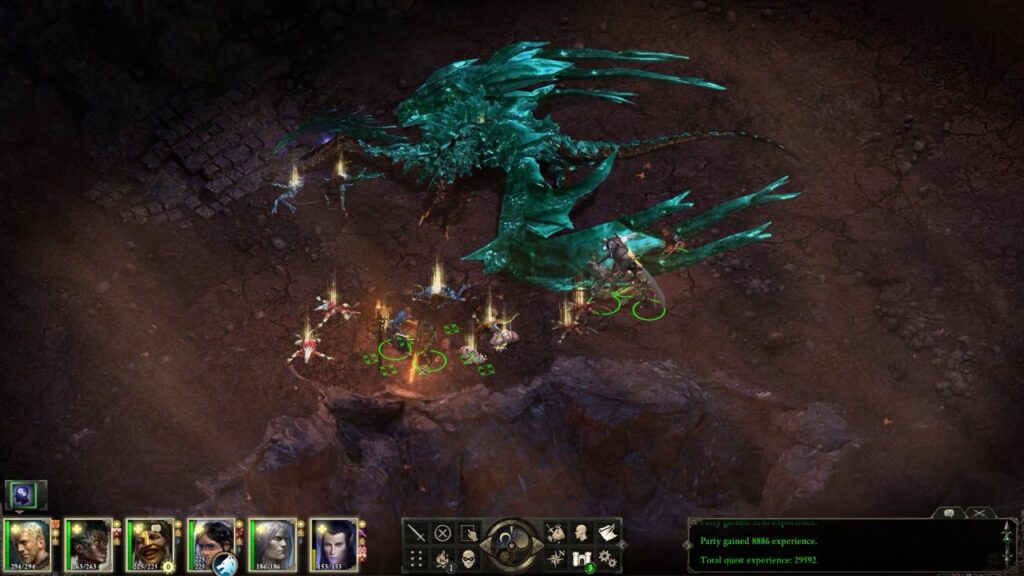Viewport: 1024px width, 576px height.
Task: Open the area map compass icon
Action: point(555,558)
